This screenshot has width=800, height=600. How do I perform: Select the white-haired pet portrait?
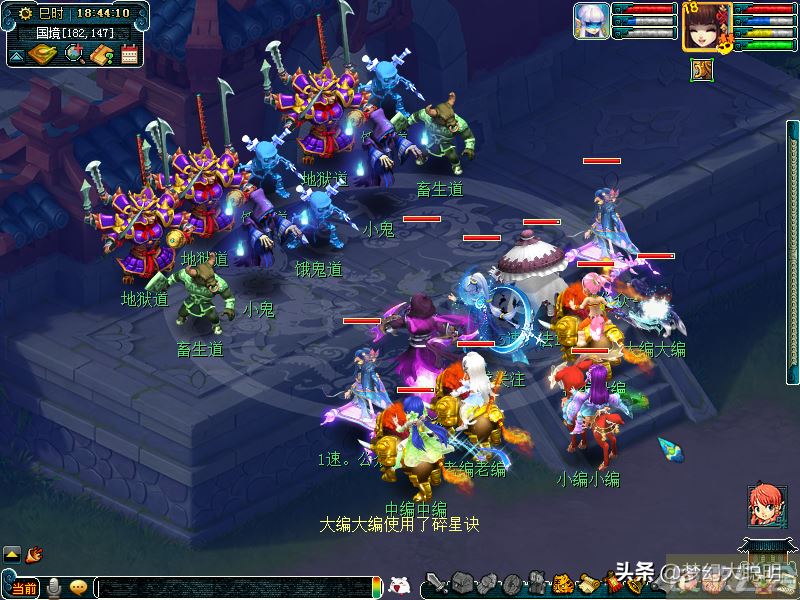coord(591,21)
